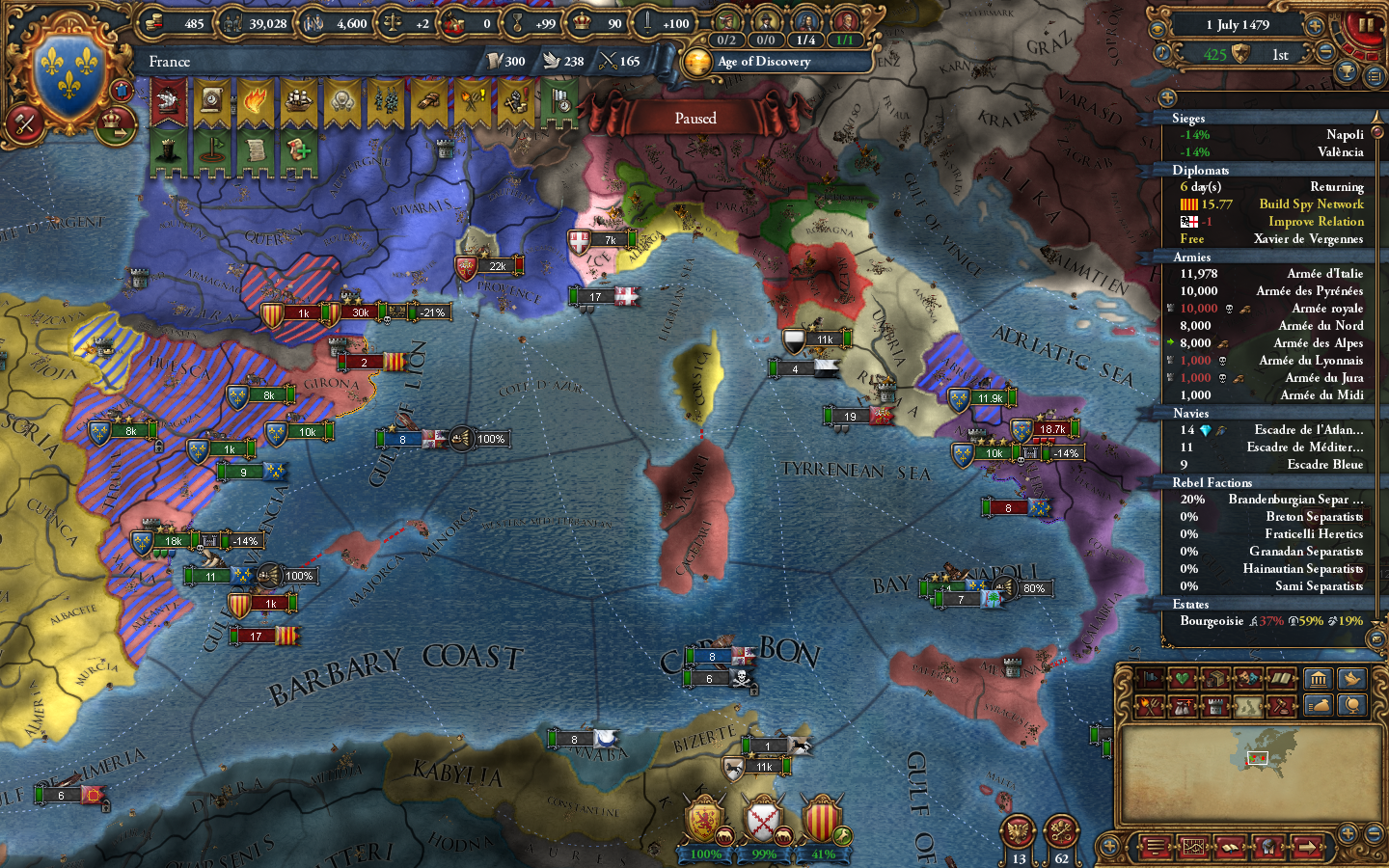Open the trade interface globe icon

pyautogui.click(x=1350, y=705)
